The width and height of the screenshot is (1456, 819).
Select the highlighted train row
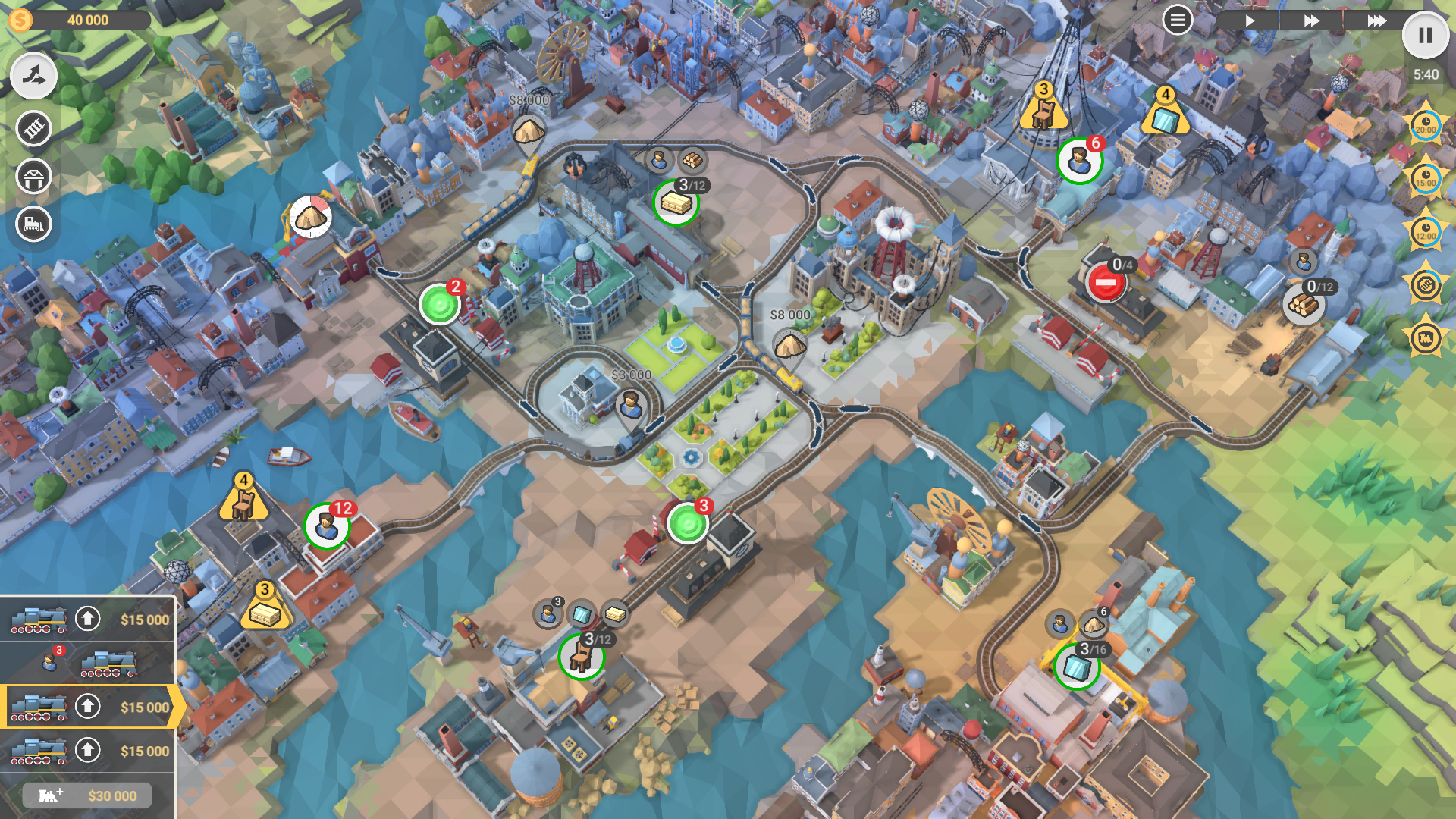tap(88, 707)
